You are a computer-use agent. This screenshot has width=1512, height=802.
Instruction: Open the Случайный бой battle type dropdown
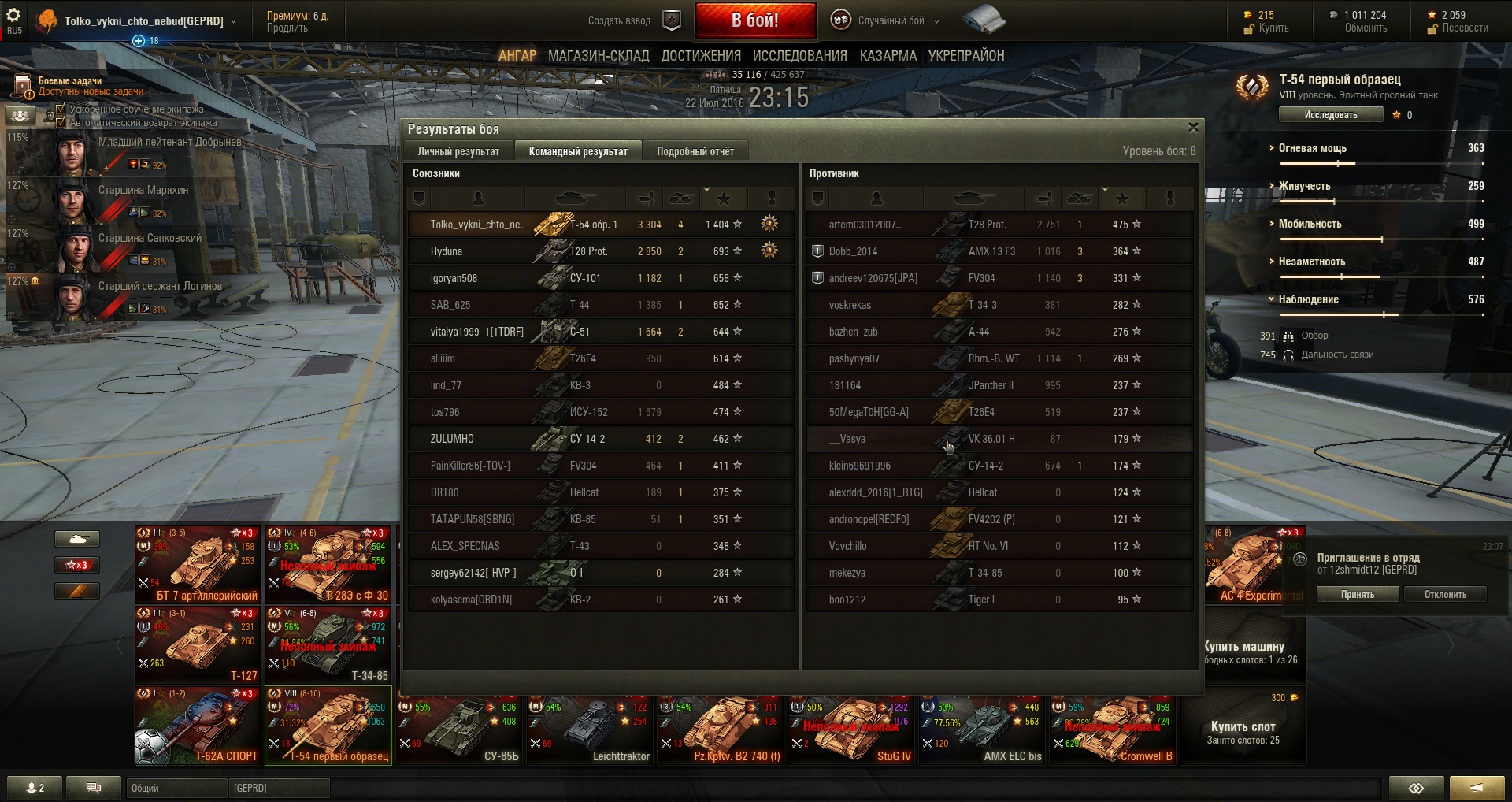tap(891, 21)
